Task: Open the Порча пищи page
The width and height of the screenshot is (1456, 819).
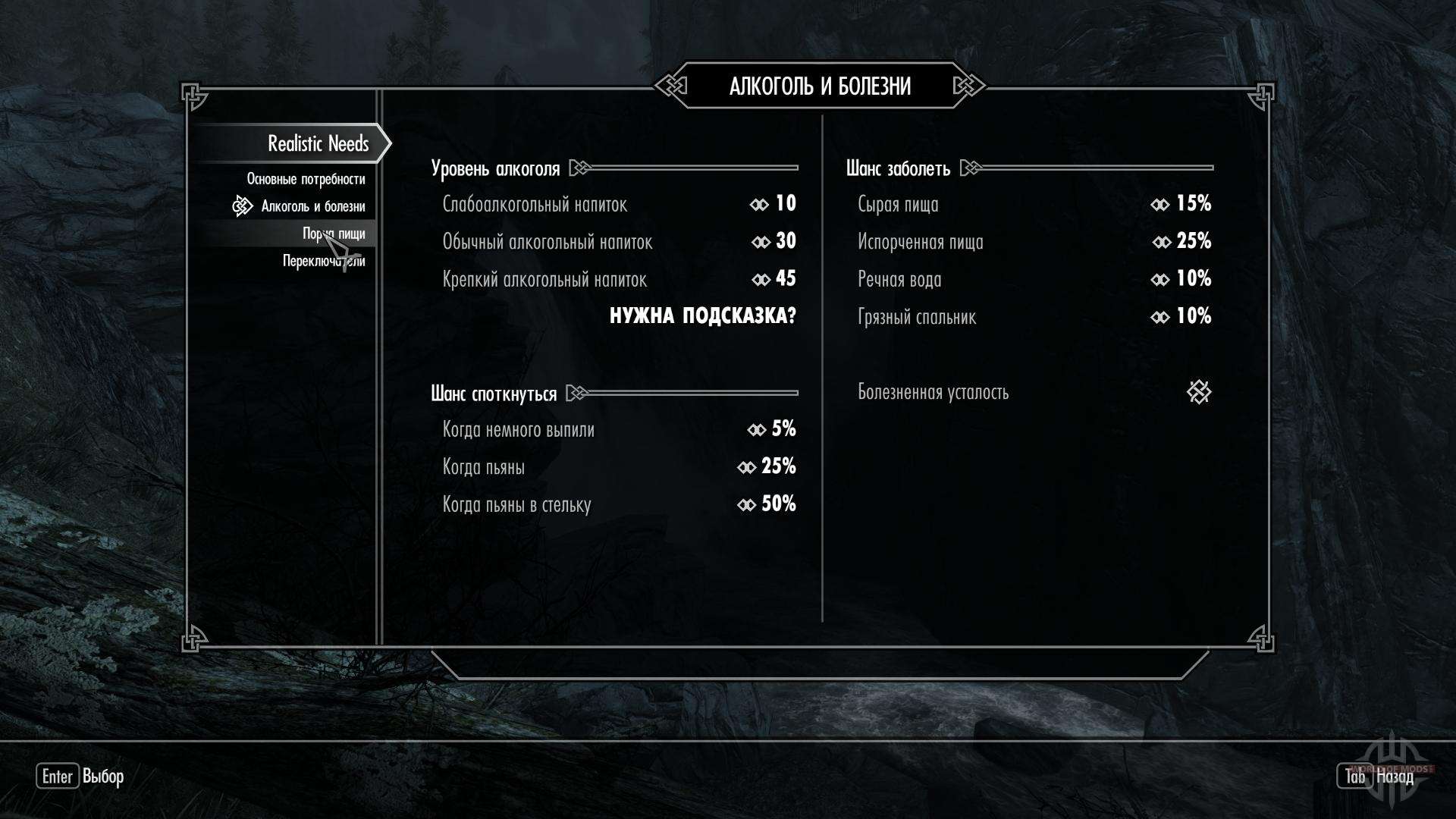Action: tap(334, 234)
